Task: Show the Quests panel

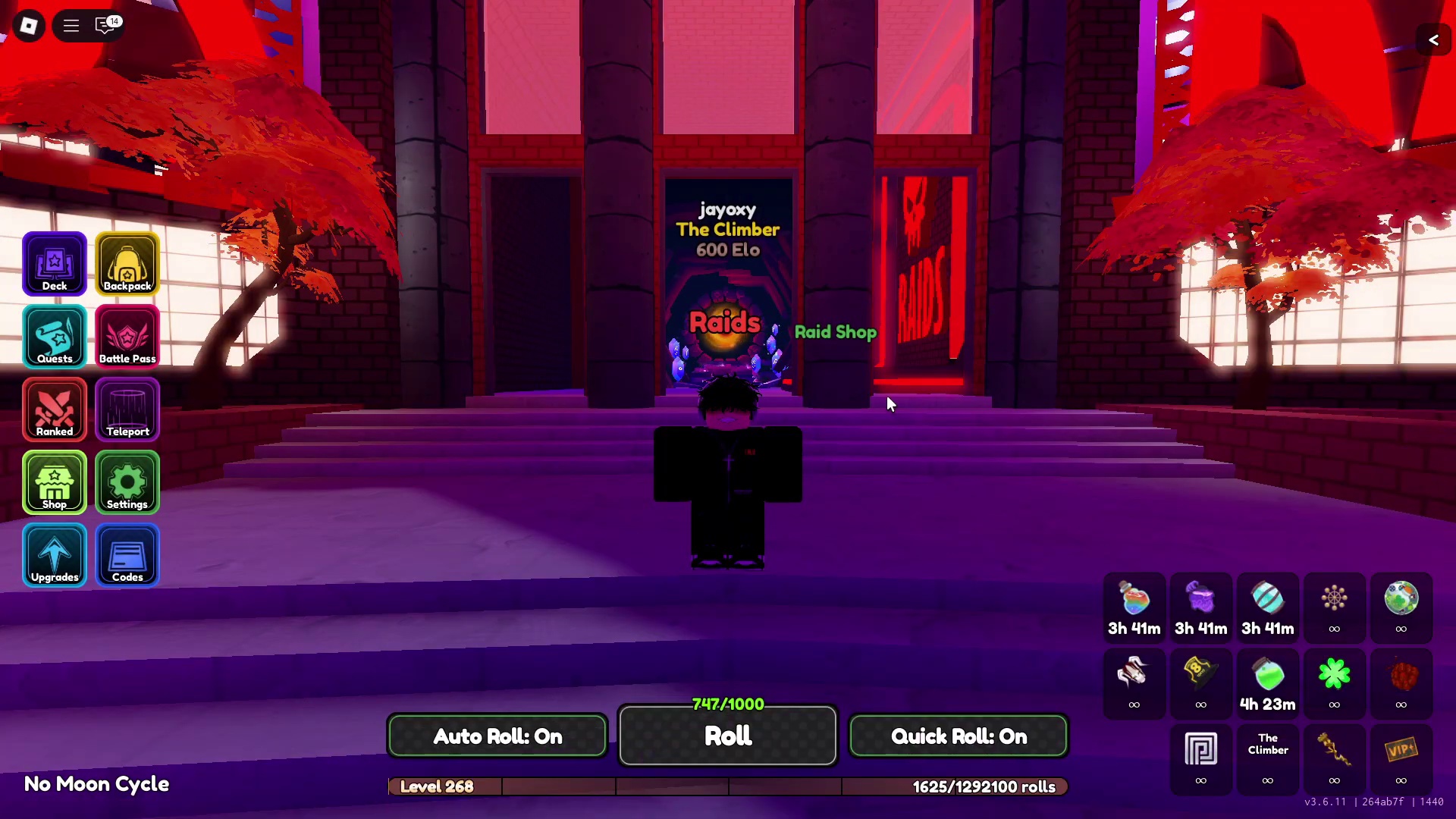Action: [x=55, y=336]
